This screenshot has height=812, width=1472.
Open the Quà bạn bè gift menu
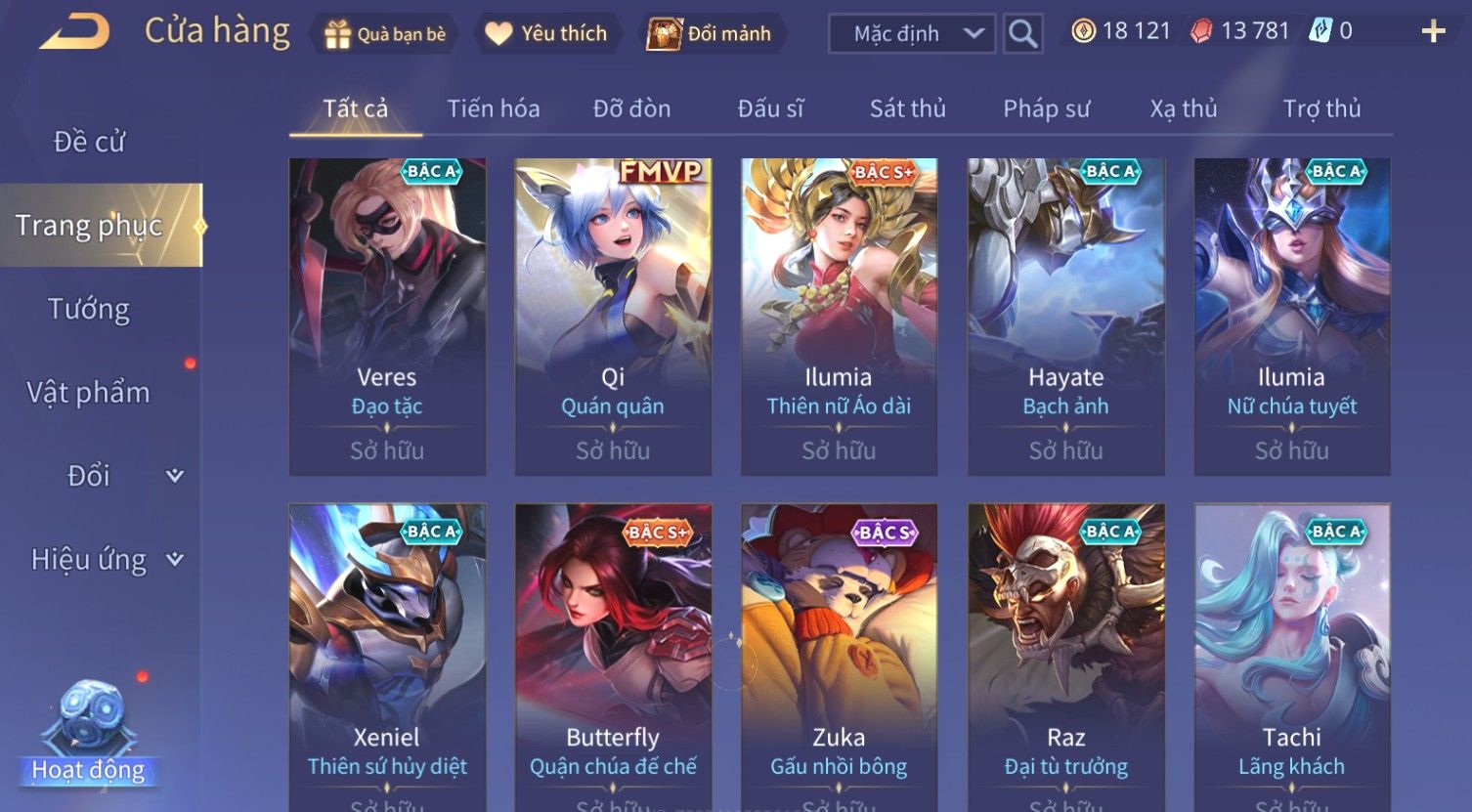click(385, 34)
